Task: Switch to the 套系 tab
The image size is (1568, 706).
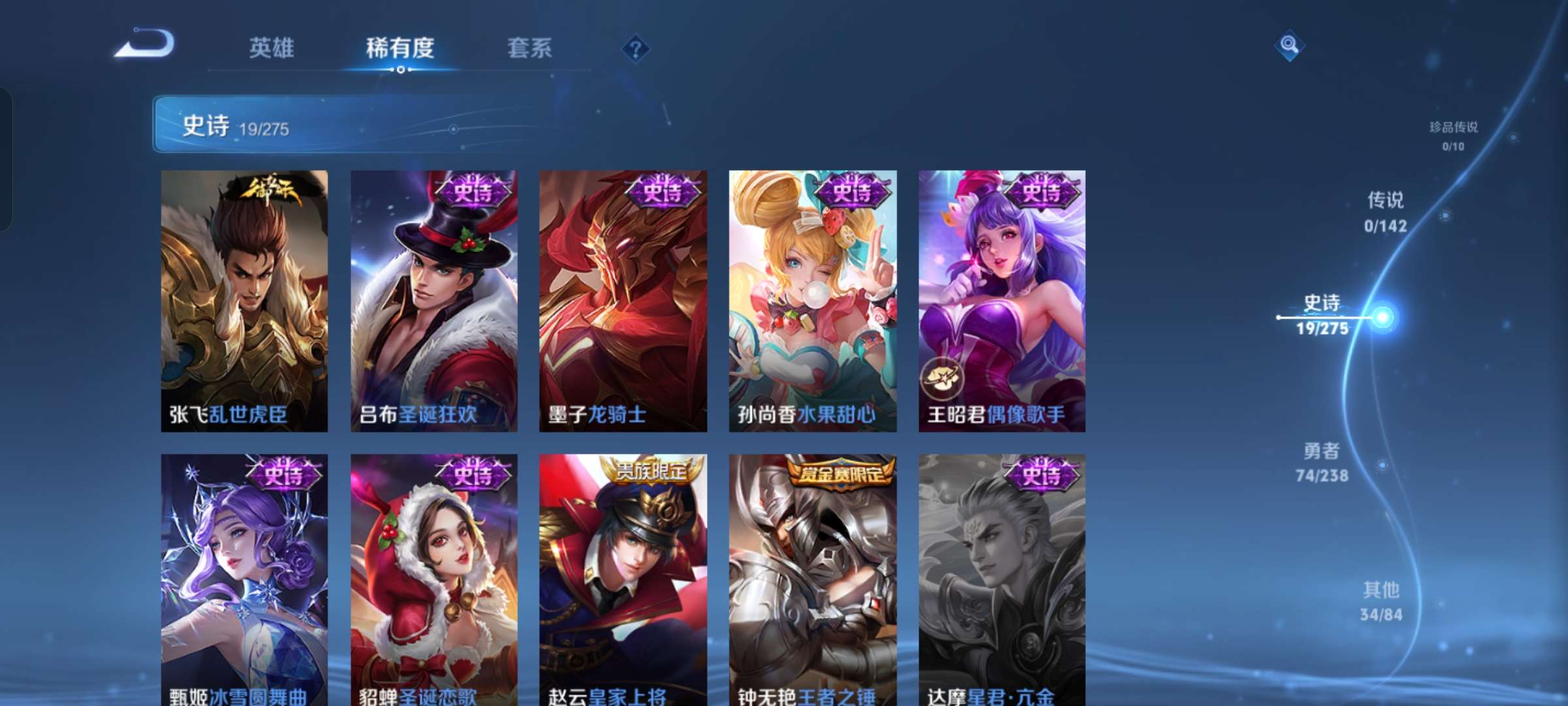Action: pos(530,48)
